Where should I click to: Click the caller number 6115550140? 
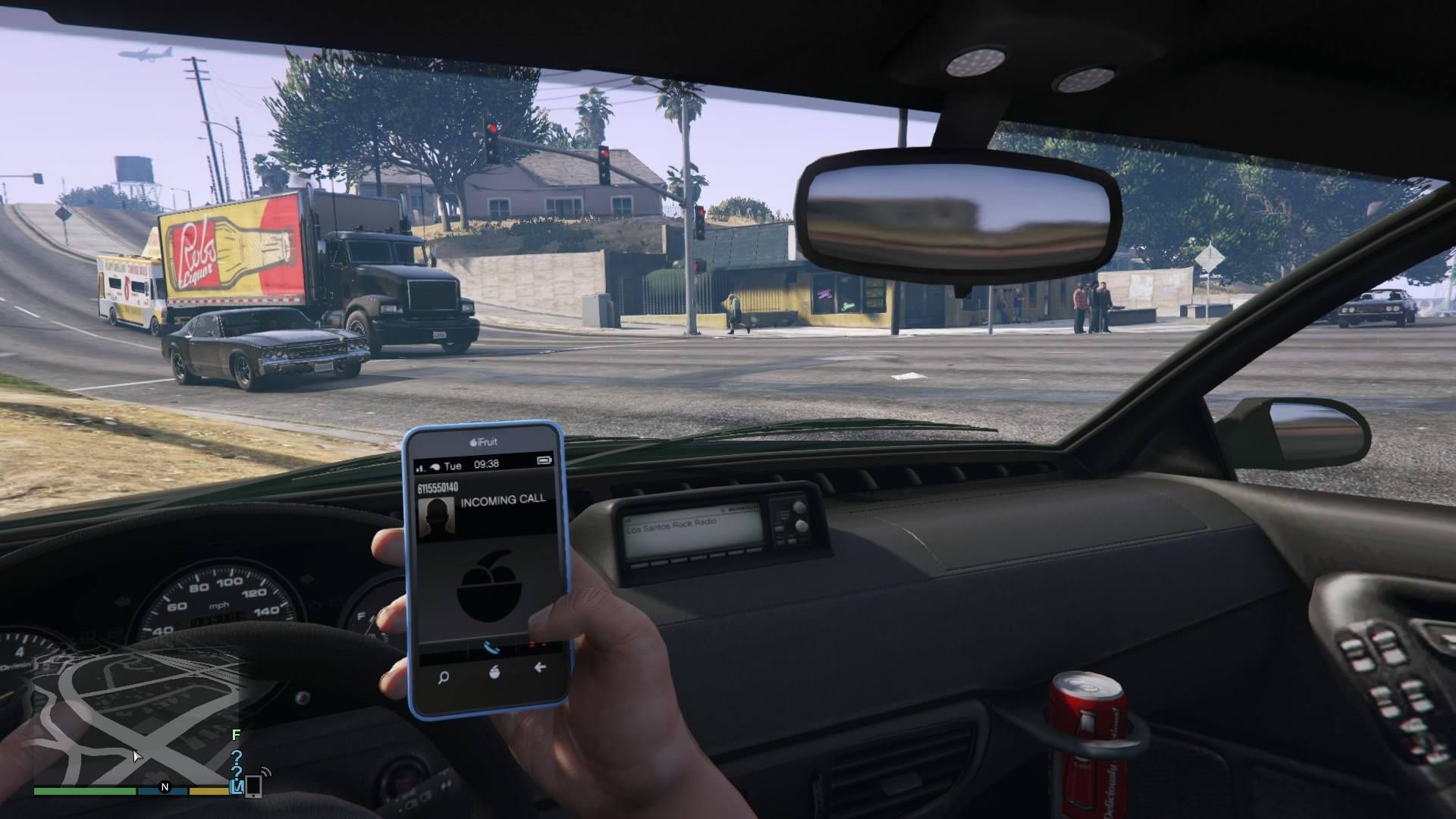click(x=438, y=486)
